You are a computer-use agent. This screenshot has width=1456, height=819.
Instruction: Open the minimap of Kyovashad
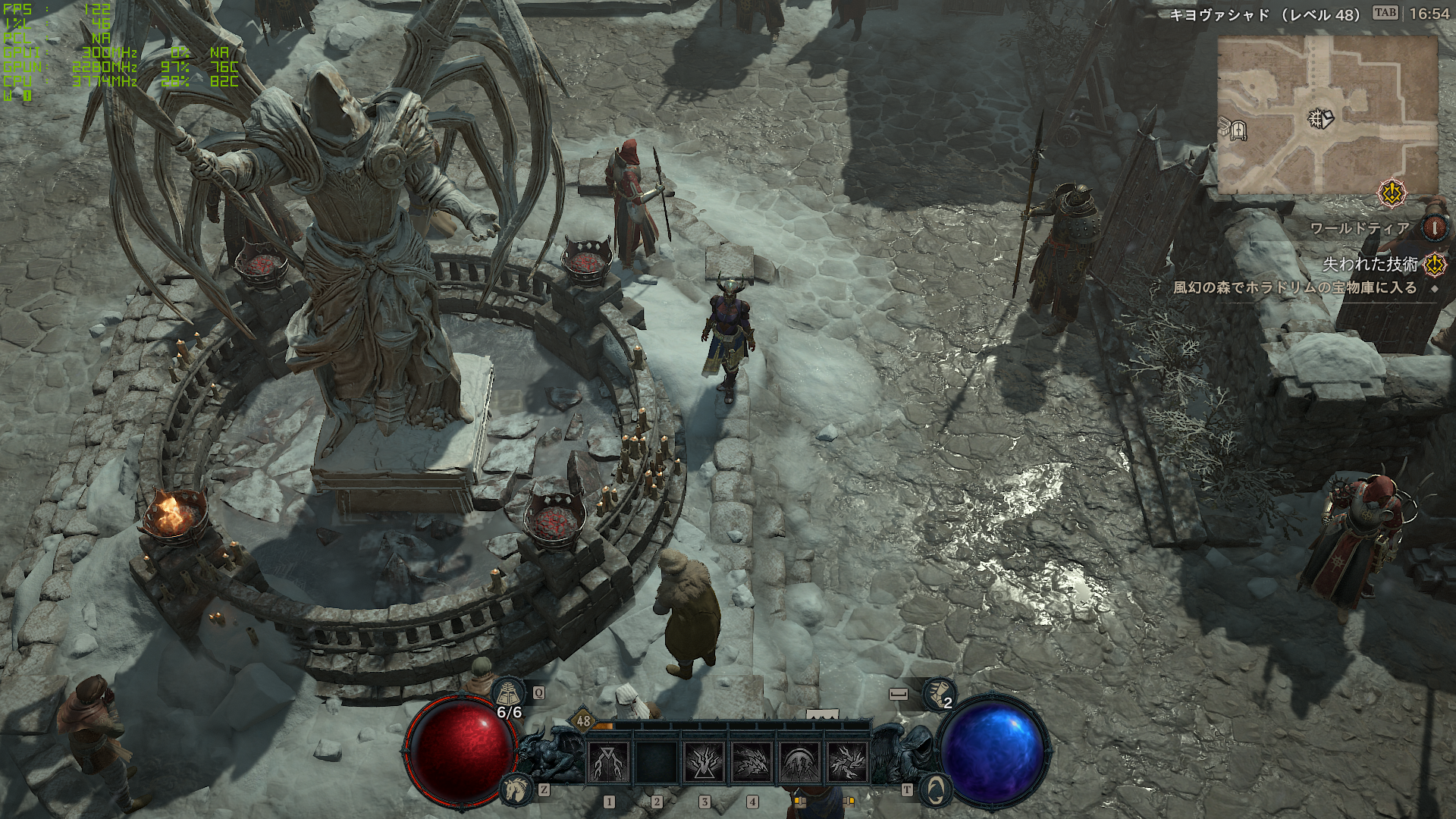[1327, 114]
